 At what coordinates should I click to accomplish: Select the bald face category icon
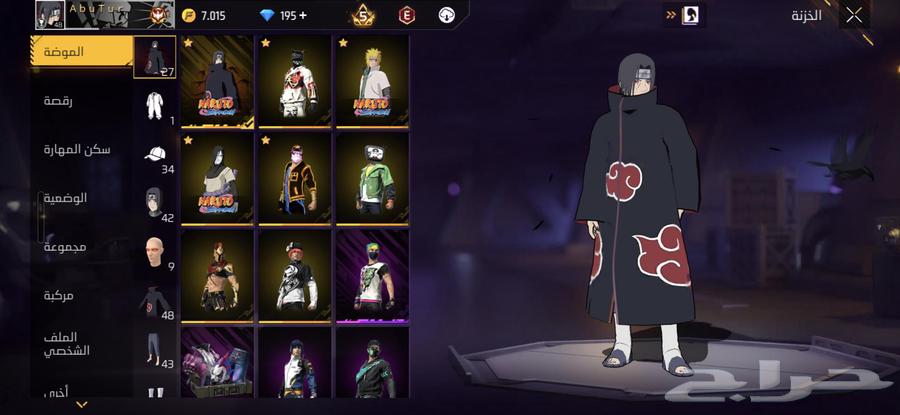[154, 252]
